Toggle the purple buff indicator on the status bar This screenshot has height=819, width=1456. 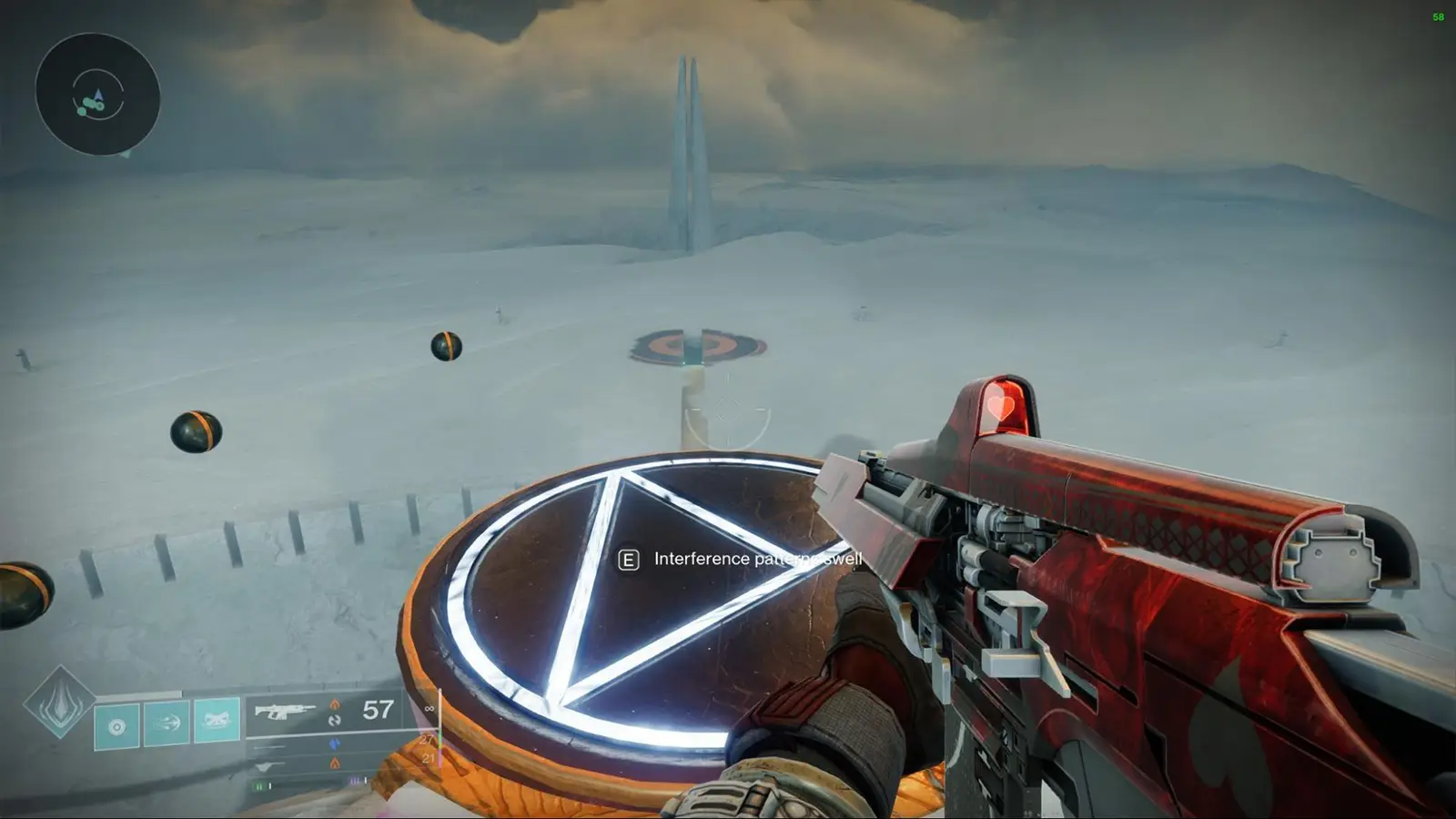coord(354,780)
